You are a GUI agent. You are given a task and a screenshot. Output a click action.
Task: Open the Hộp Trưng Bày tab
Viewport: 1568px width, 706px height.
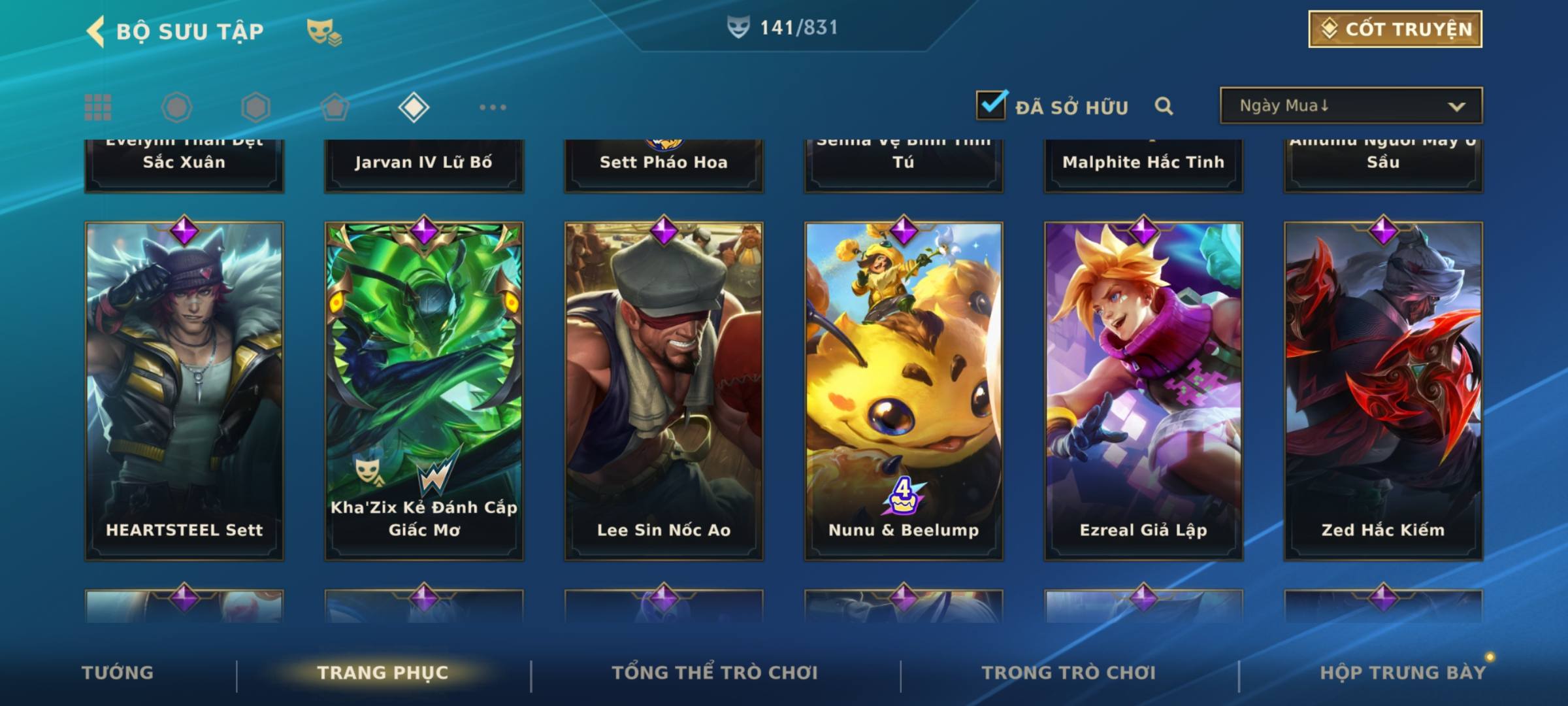(1403, 673)
